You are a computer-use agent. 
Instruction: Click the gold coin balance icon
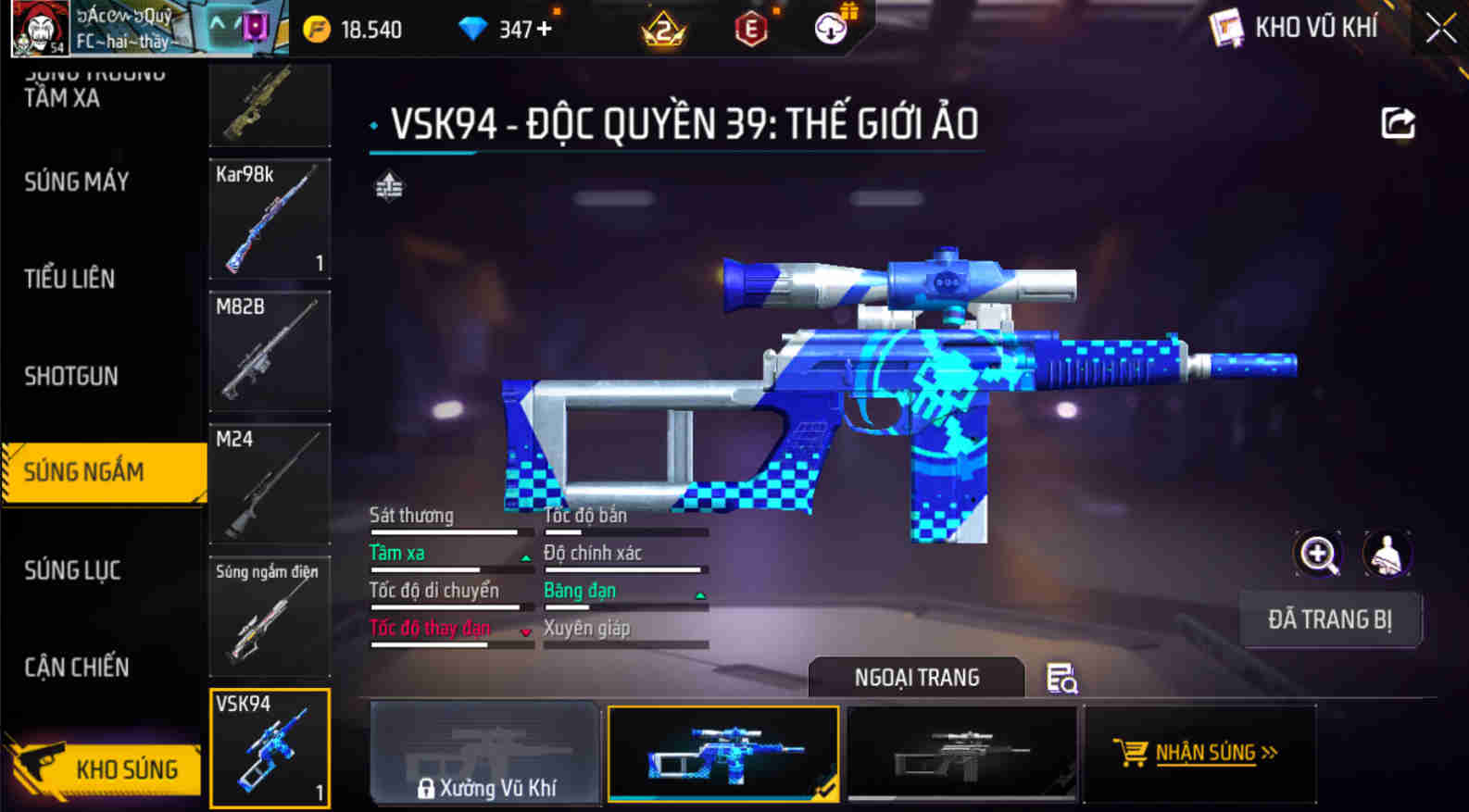click(x=319, y=27)
